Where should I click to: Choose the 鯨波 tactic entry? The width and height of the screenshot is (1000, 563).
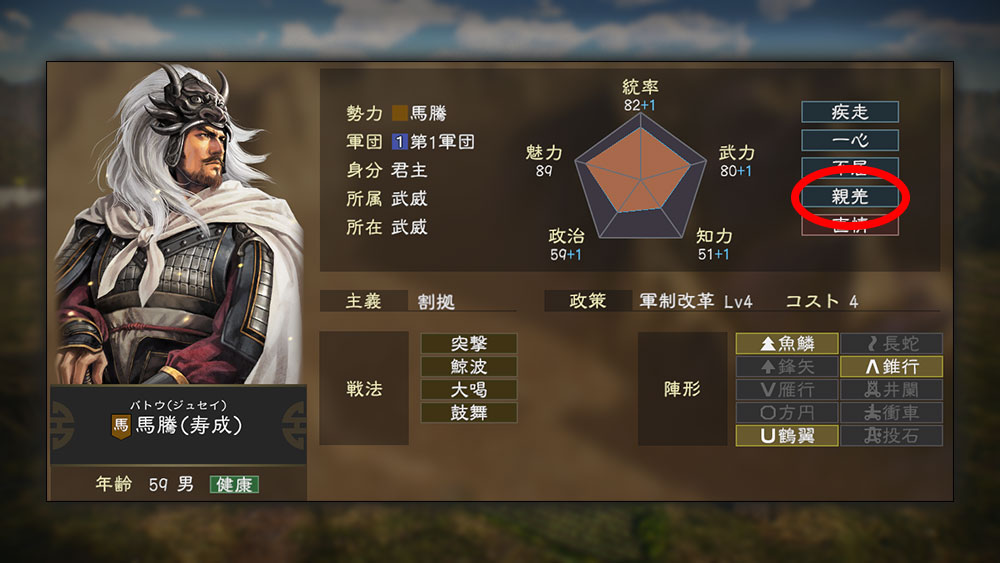tap(469, 367)
